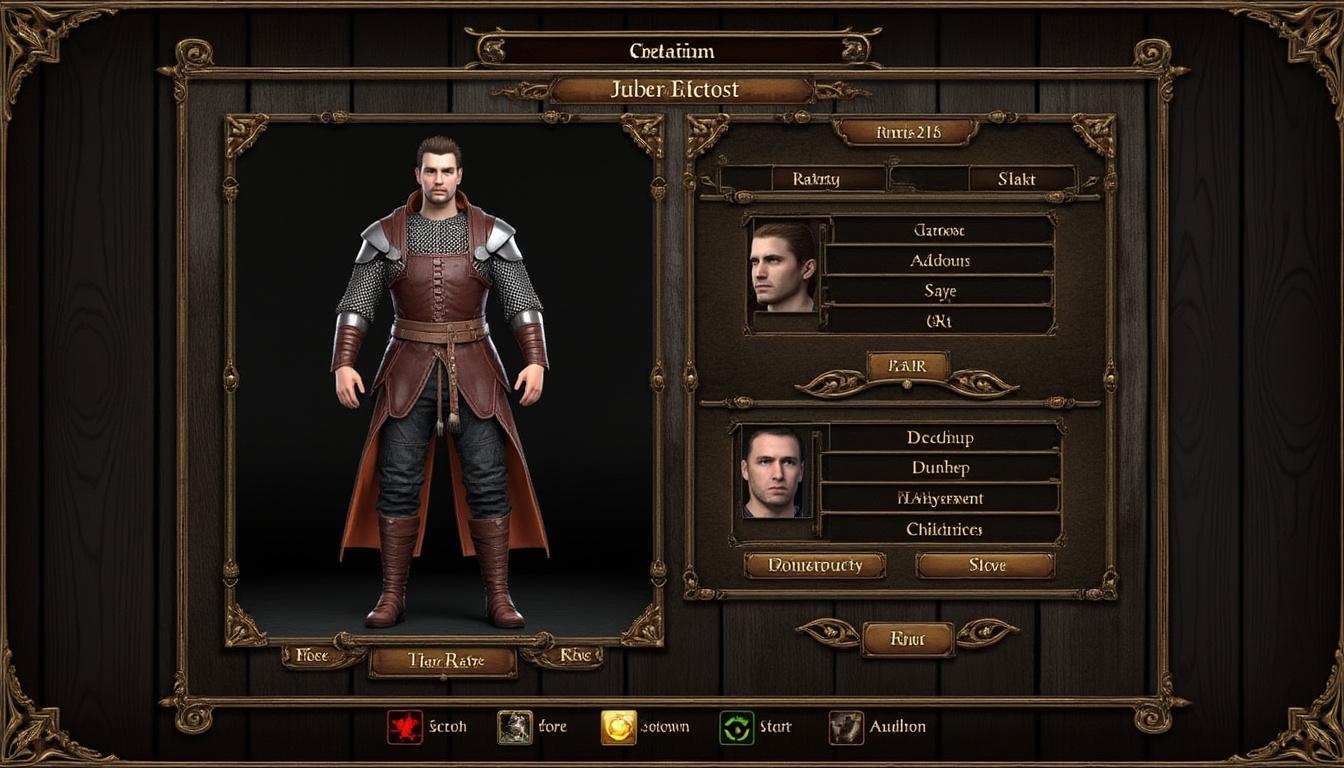Choose the Saye option row
This screenshot has height=768, width=1344.
(x=940, y=291)
